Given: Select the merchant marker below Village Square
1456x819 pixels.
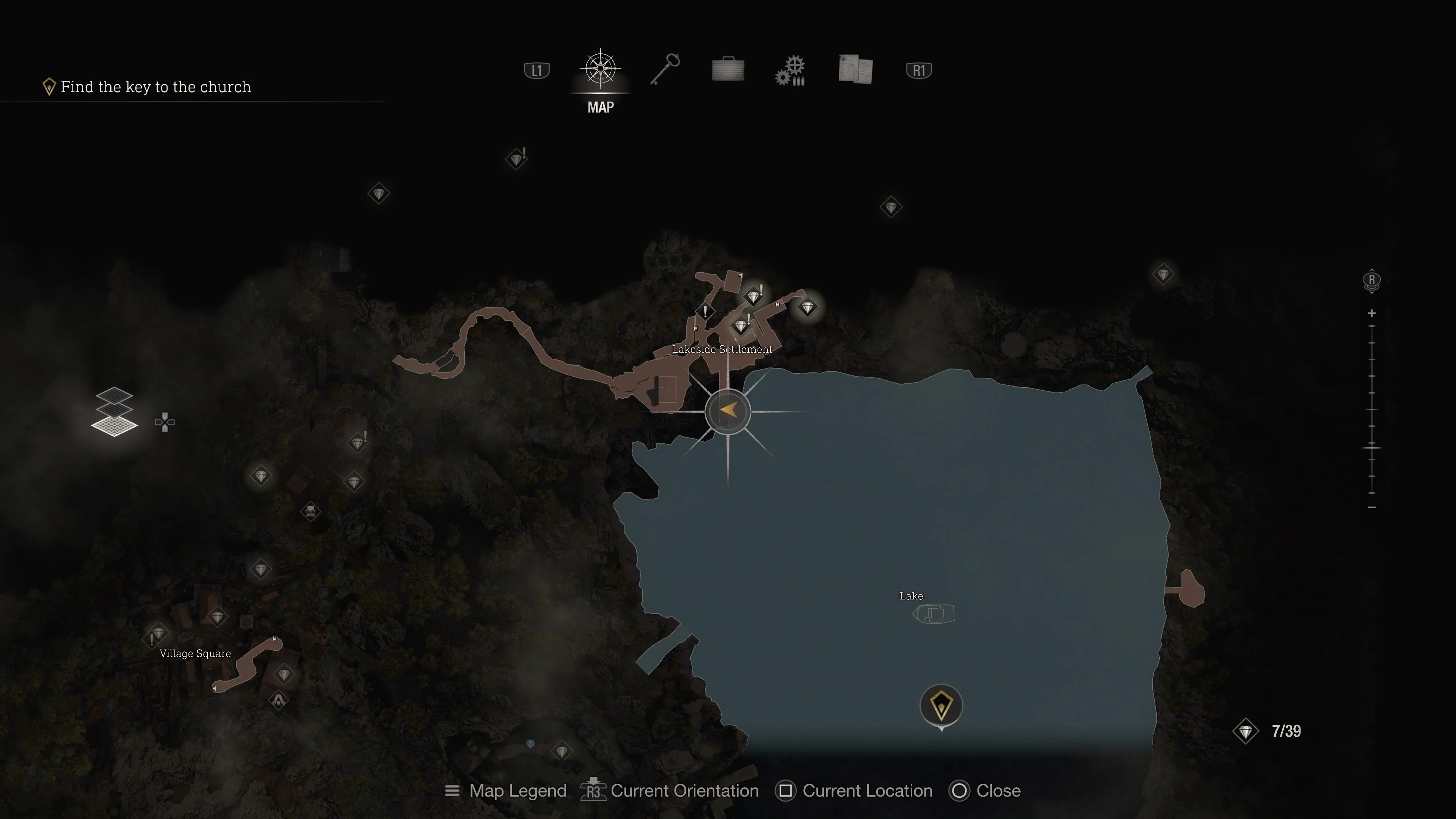Looking at the screenshot, I should click(279, 701).
